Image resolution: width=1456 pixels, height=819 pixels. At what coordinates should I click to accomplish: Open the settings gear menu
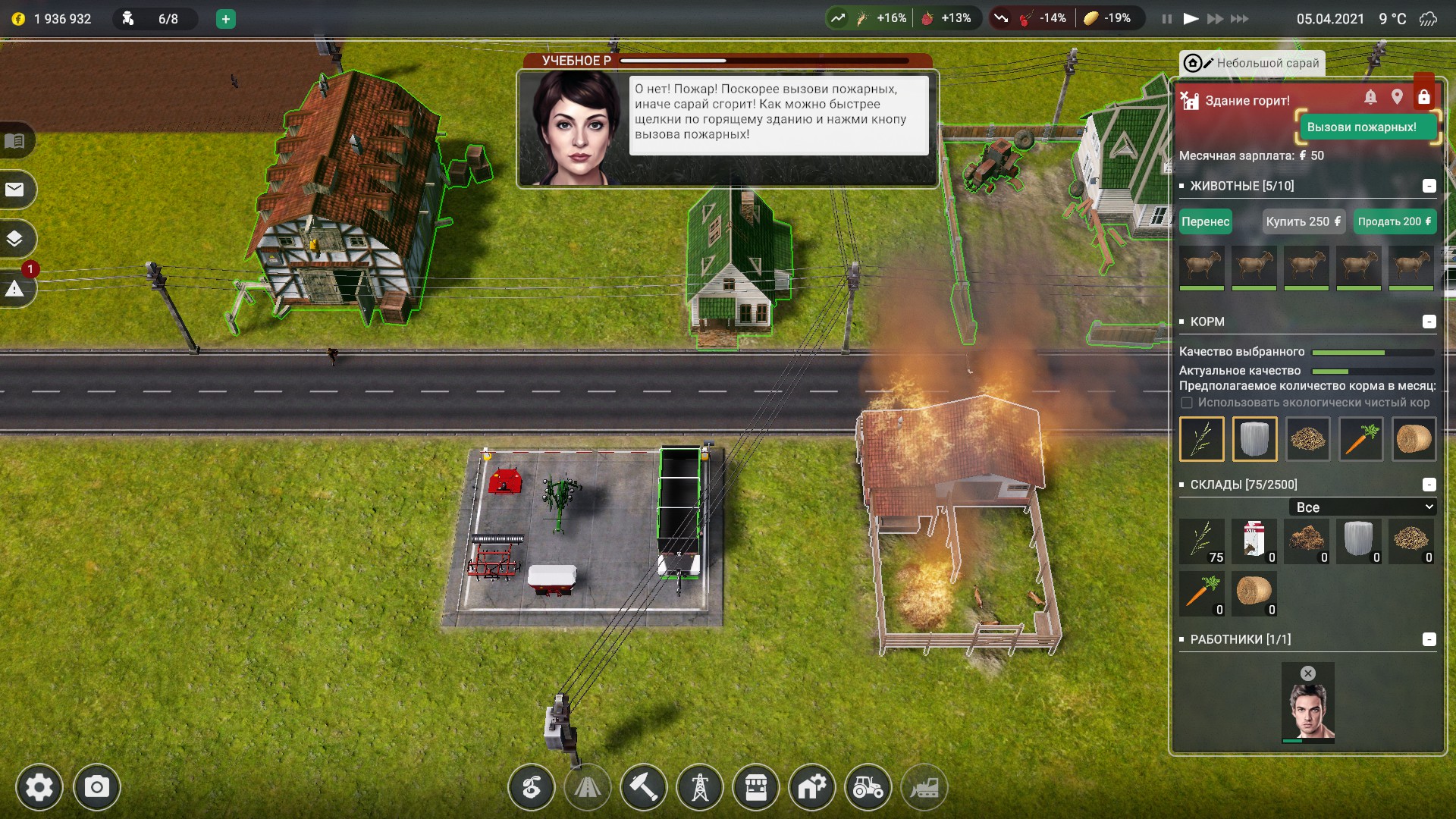point(39,788)
